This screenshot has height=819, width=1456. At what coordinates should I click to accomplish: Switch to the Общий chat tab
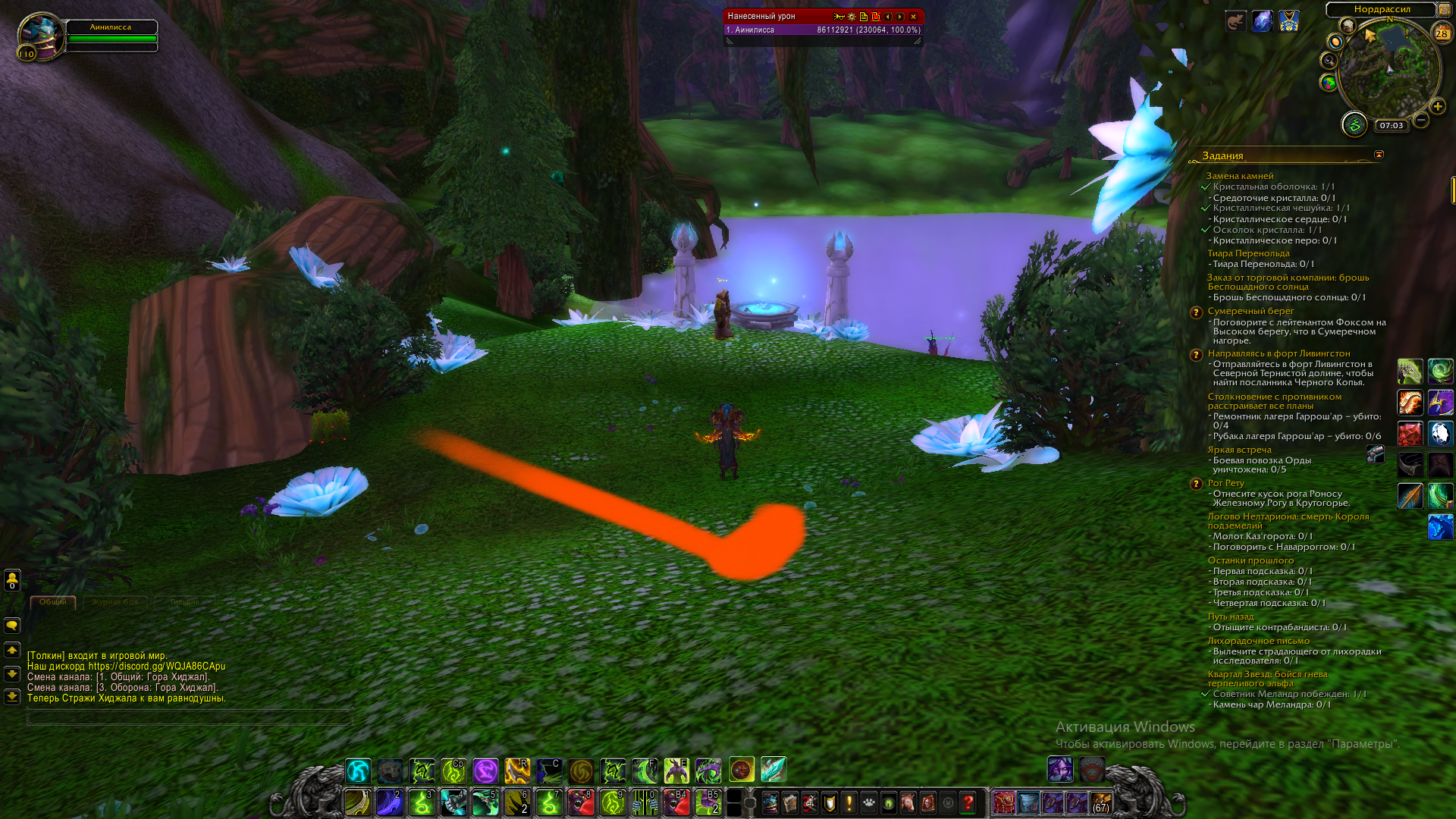(53, 602)
